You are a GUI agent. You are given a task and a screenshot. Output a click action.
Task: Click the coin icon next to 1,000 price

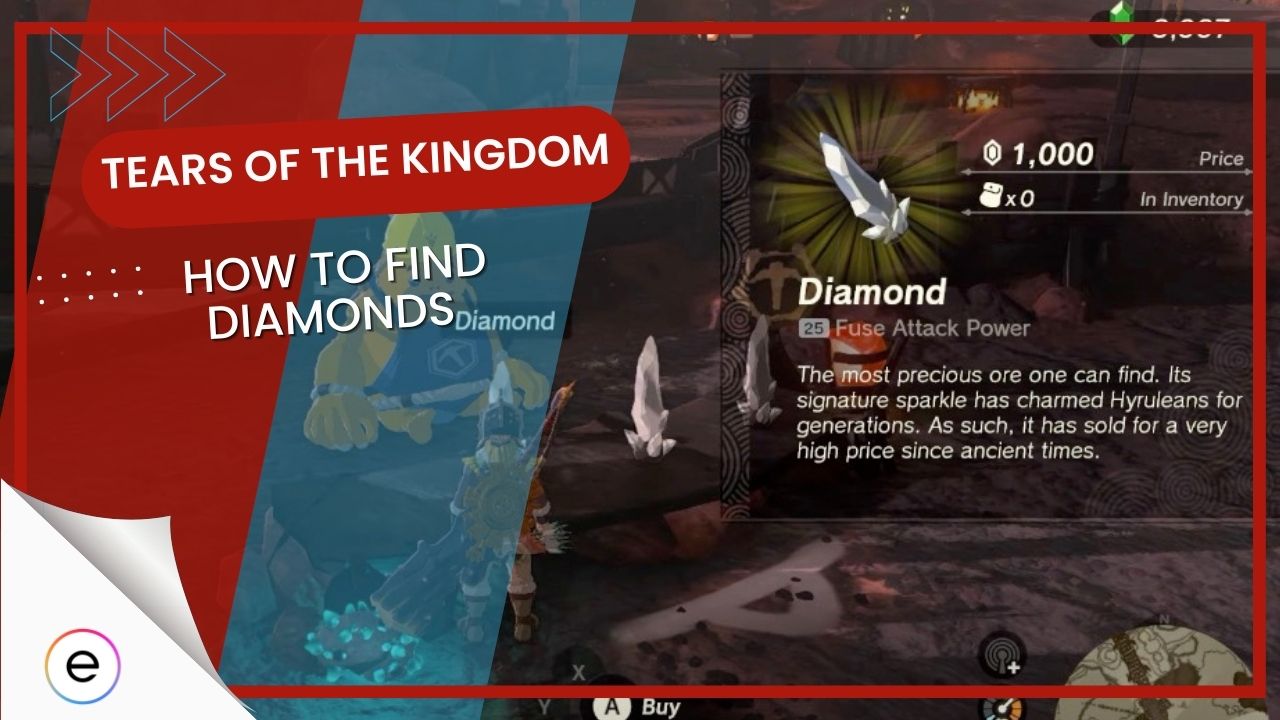click(x=991, y=155)
